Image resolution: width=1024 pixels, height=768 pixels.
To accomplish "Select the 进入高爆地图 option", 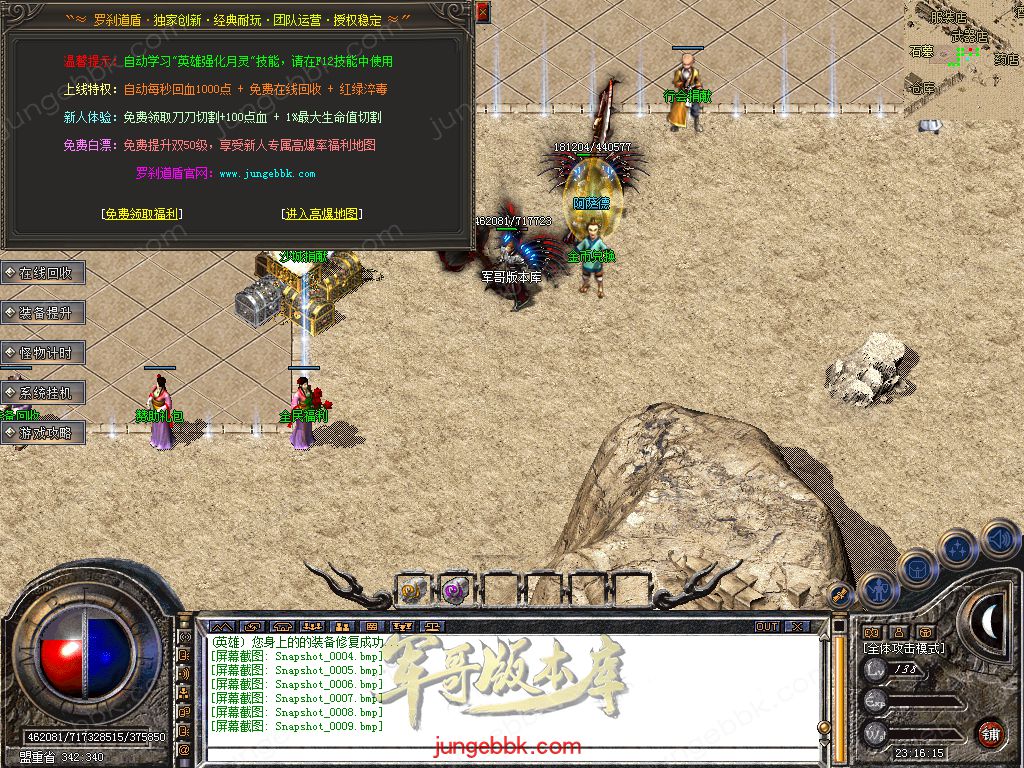I will 322,214.
